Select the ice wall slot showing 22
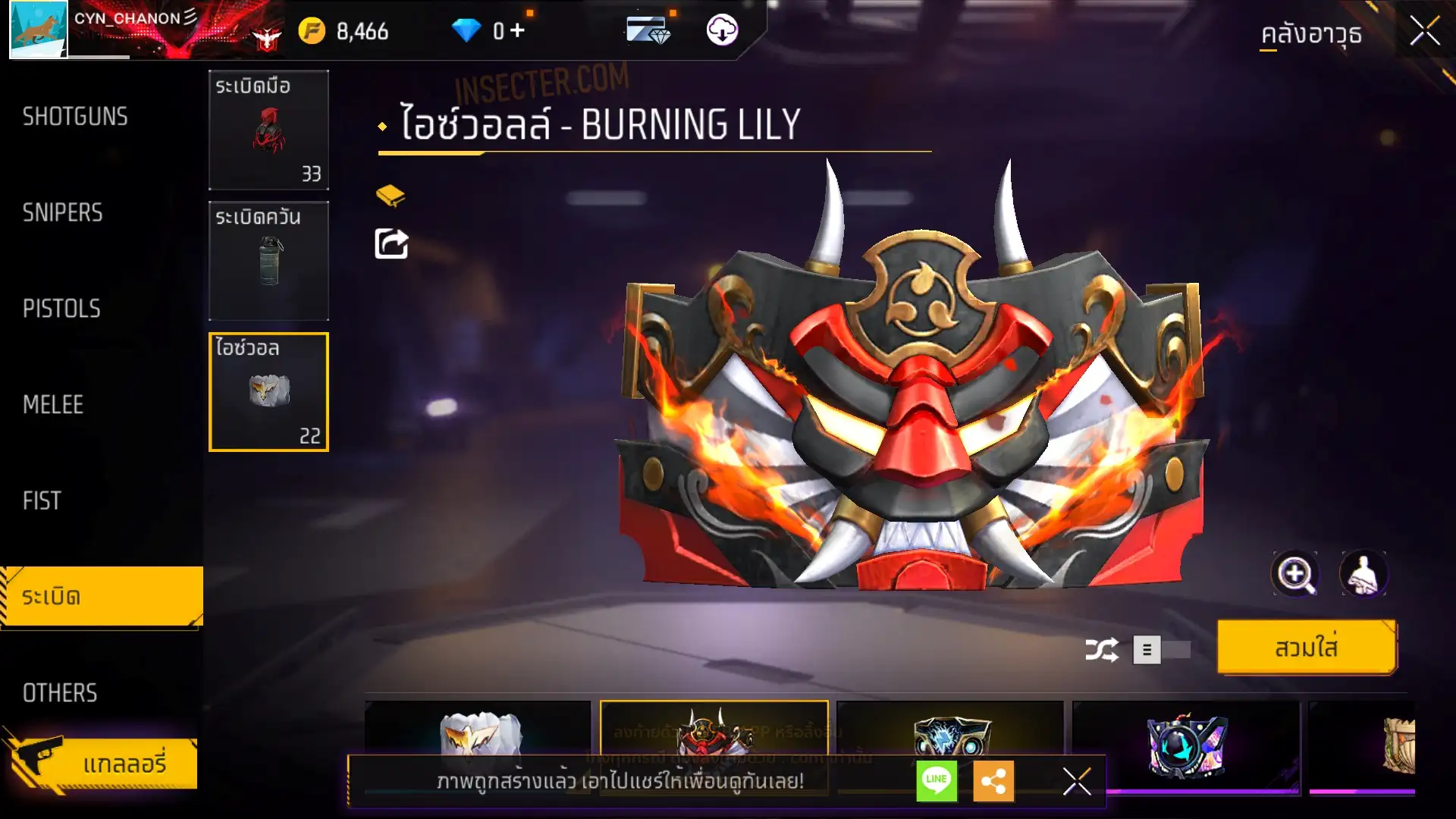This screenshot has height=819, width=1456. pos(268,392)
